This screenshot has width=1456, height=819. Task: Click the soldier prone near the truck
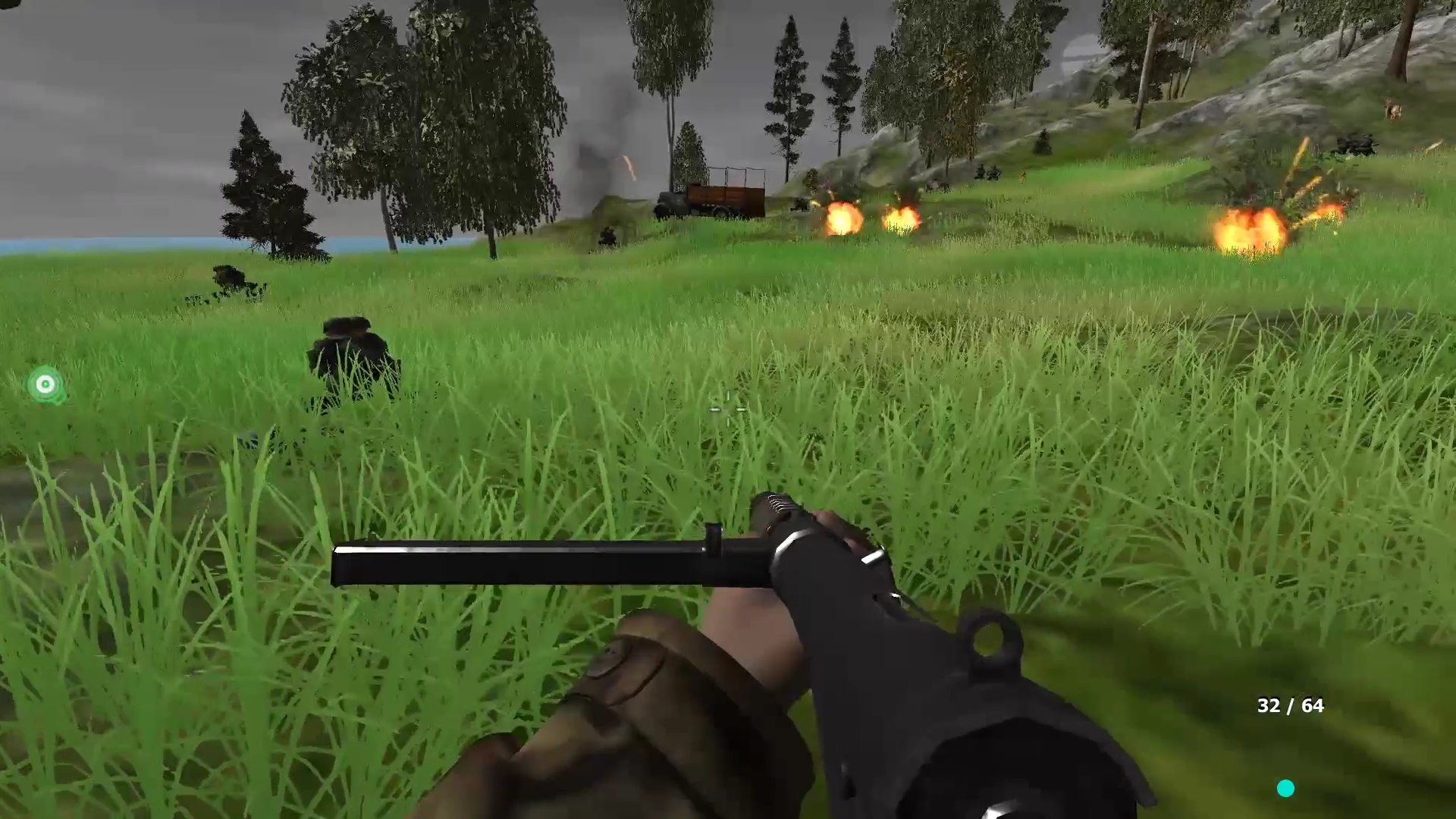(x=607, y=237)
